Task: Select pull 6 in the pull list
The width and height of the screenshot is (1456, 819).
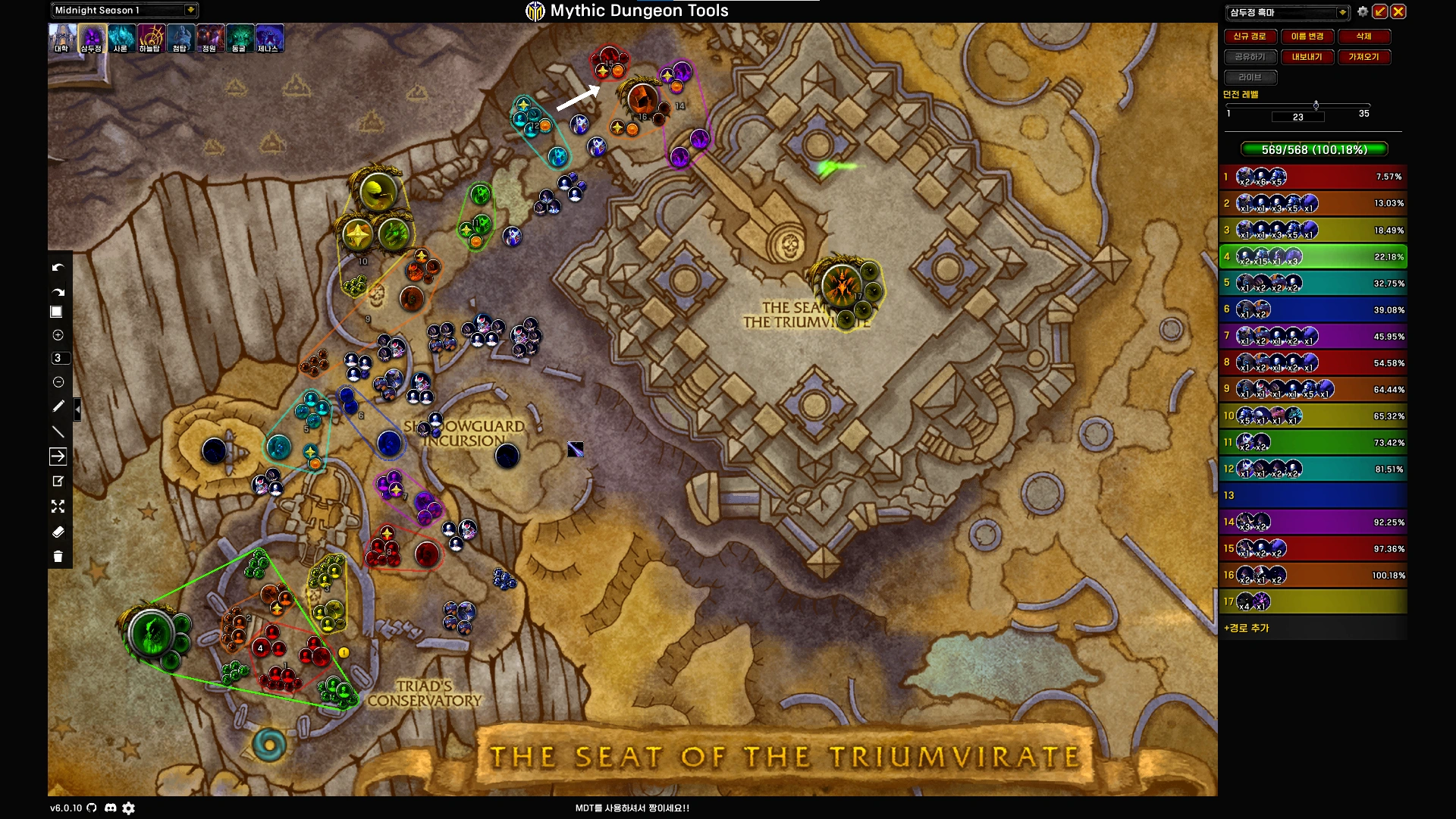Action: coord(1313,309)
